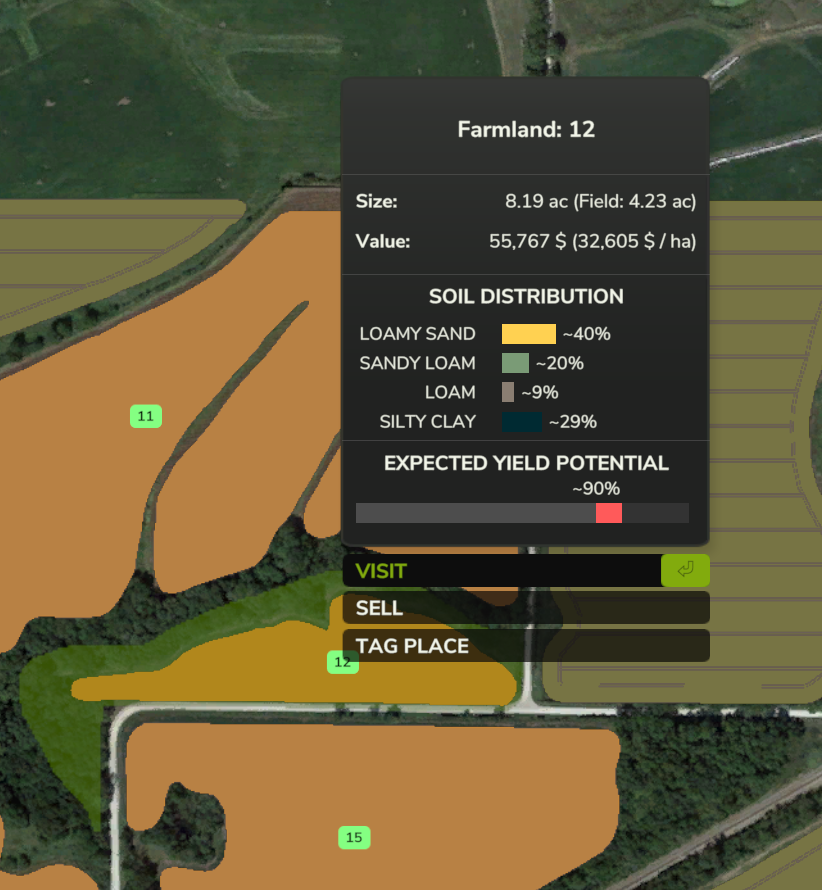The width and height of the screenshot is (822, 890).
Task: Select farmland marker 11 on the map
Action: click(x=146, y=416)
